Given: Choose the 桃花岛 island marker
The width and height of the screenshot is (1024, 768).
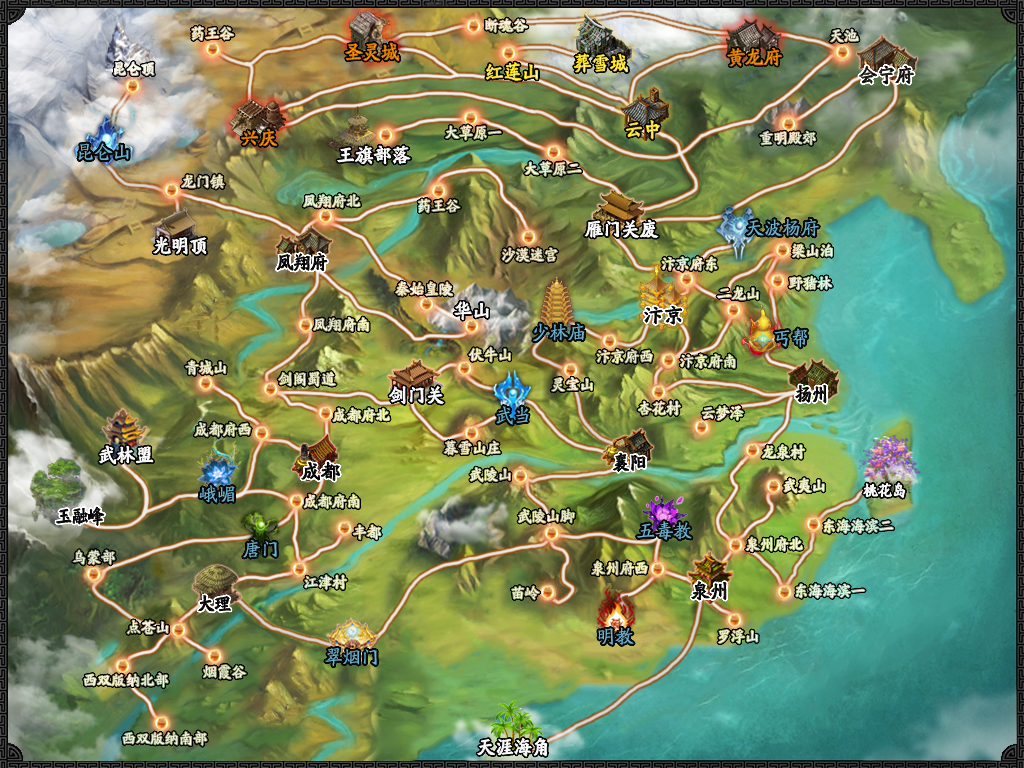Looking at the screenshot, I should coord(885,462).
